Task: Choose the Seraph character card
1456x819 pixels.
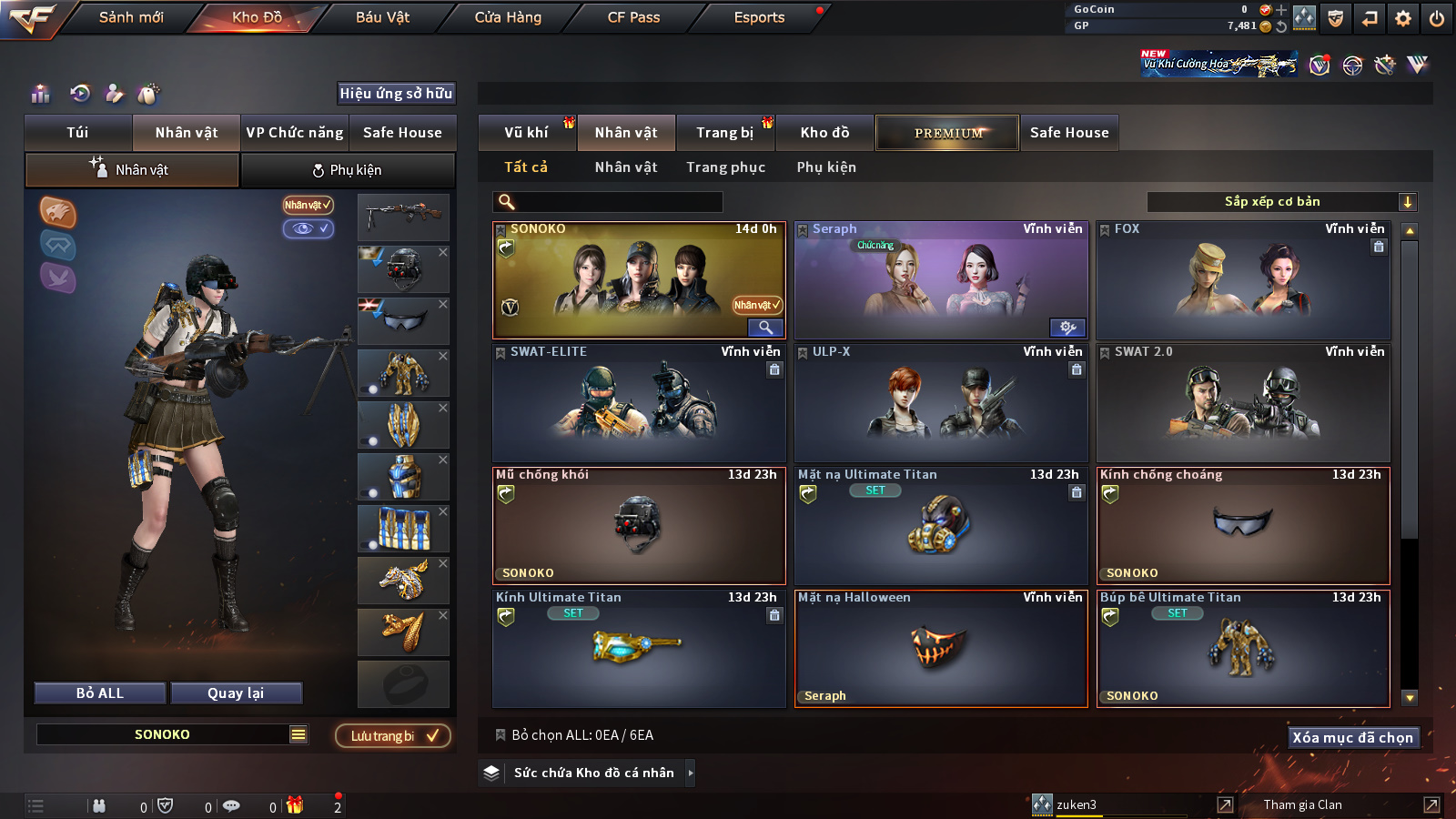Action: point(941,281)
